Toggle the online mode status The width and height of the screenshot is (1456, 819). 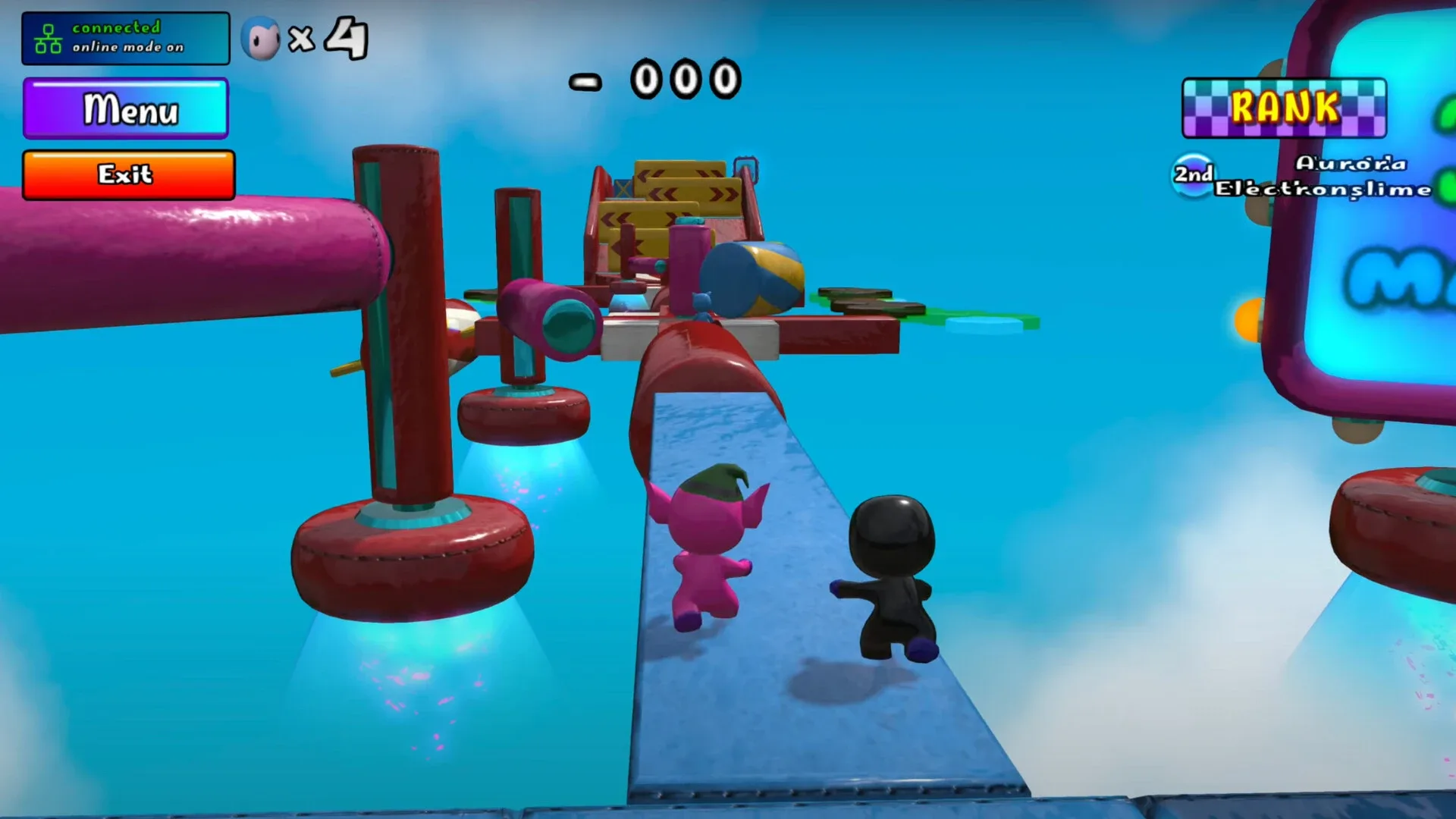[x=127, y=48]
